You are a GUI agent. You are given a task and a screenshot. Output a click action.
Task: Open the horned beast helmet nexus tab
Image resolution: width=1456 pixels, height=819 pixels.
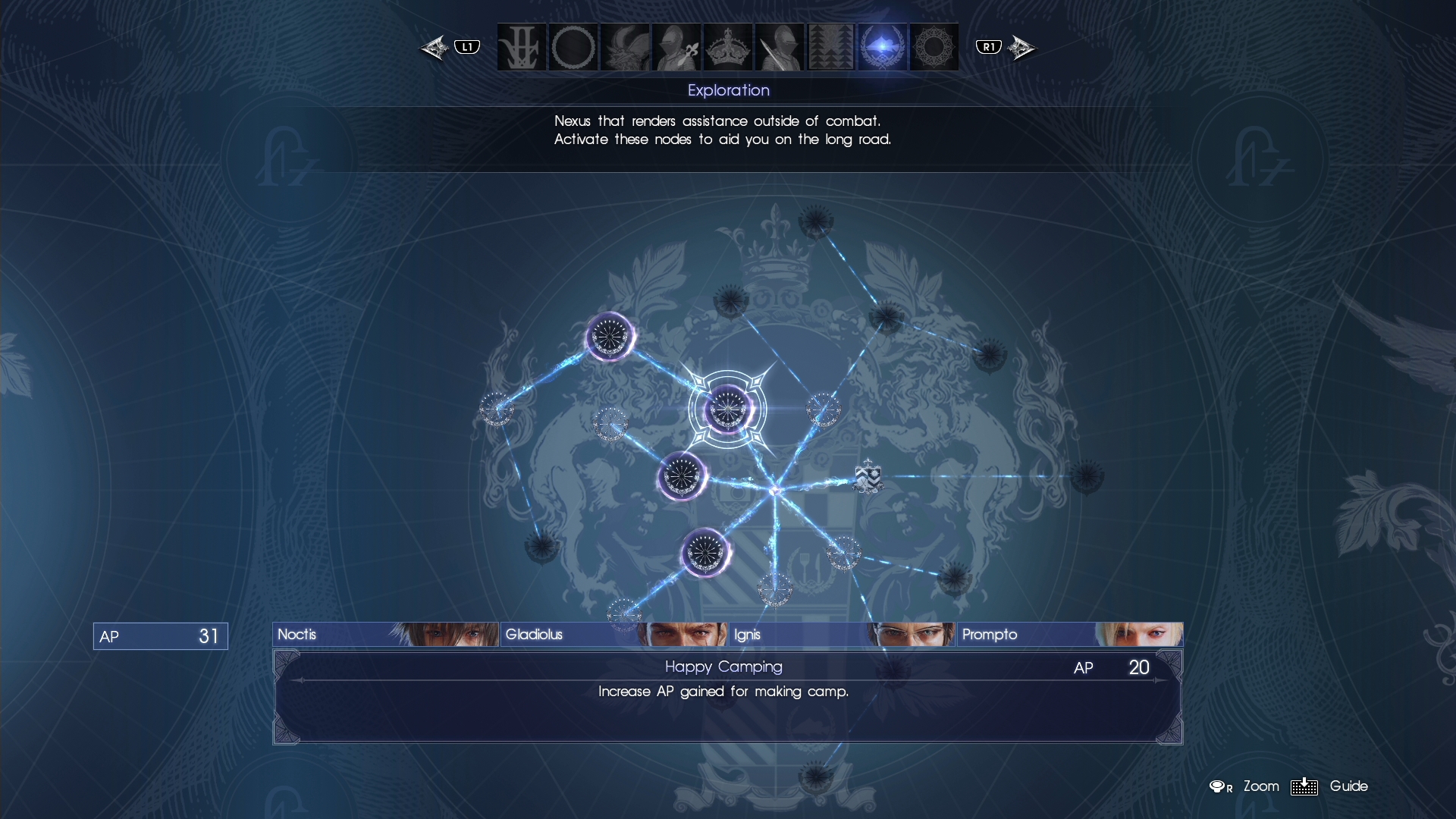[x=625, y=47]
